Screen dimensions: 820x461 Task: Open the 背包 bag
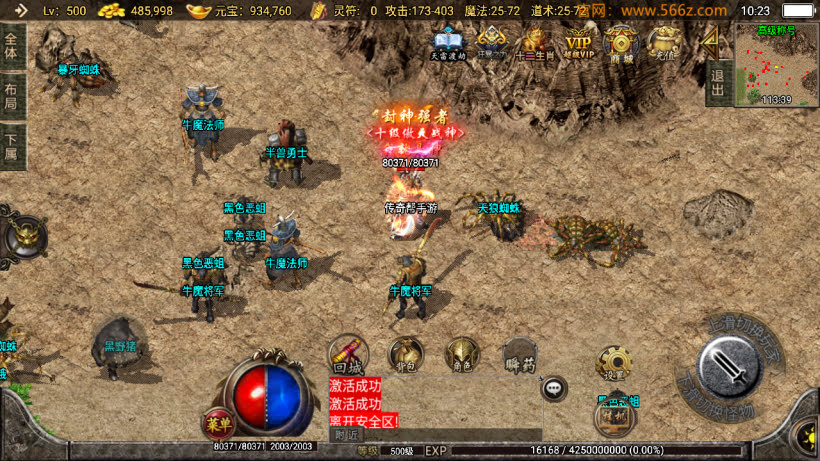click(406, 354)
